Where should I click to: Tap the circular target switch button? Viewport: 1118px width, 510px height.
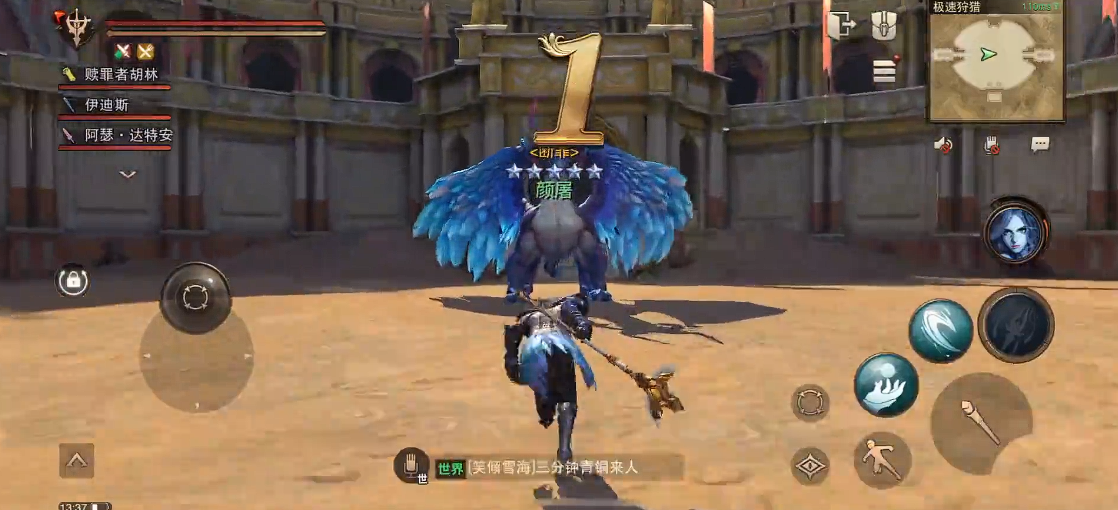tap(810, 403)
